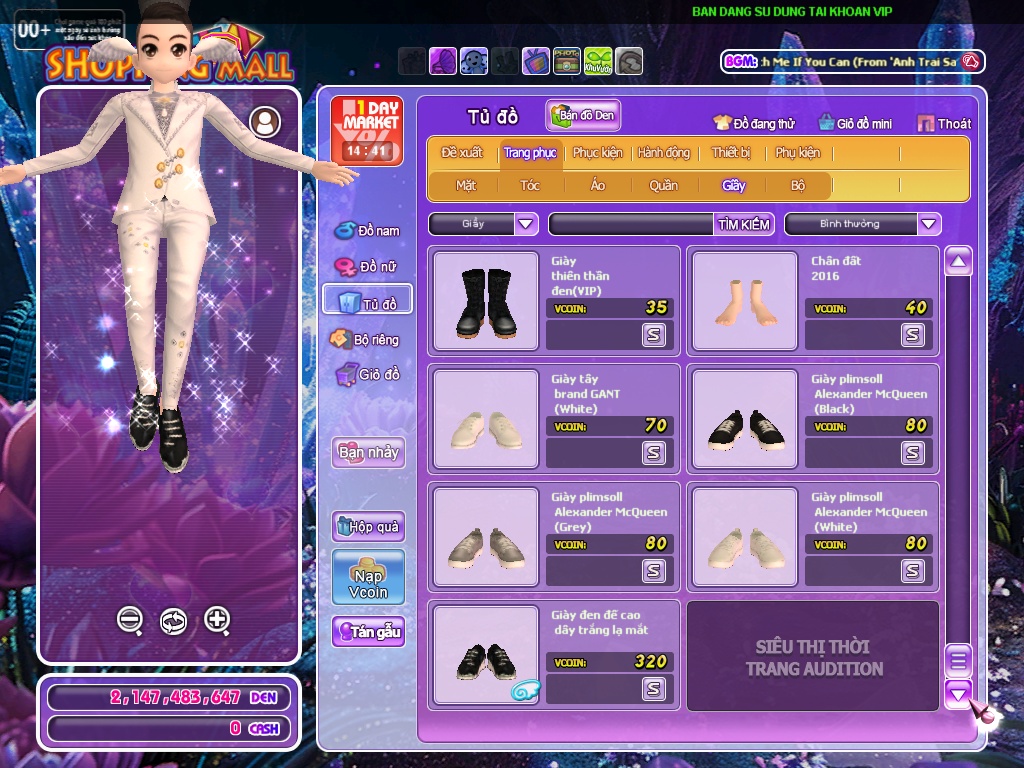
Task: Select the Tủ đồ wardrobe entry
Action: 368,303
